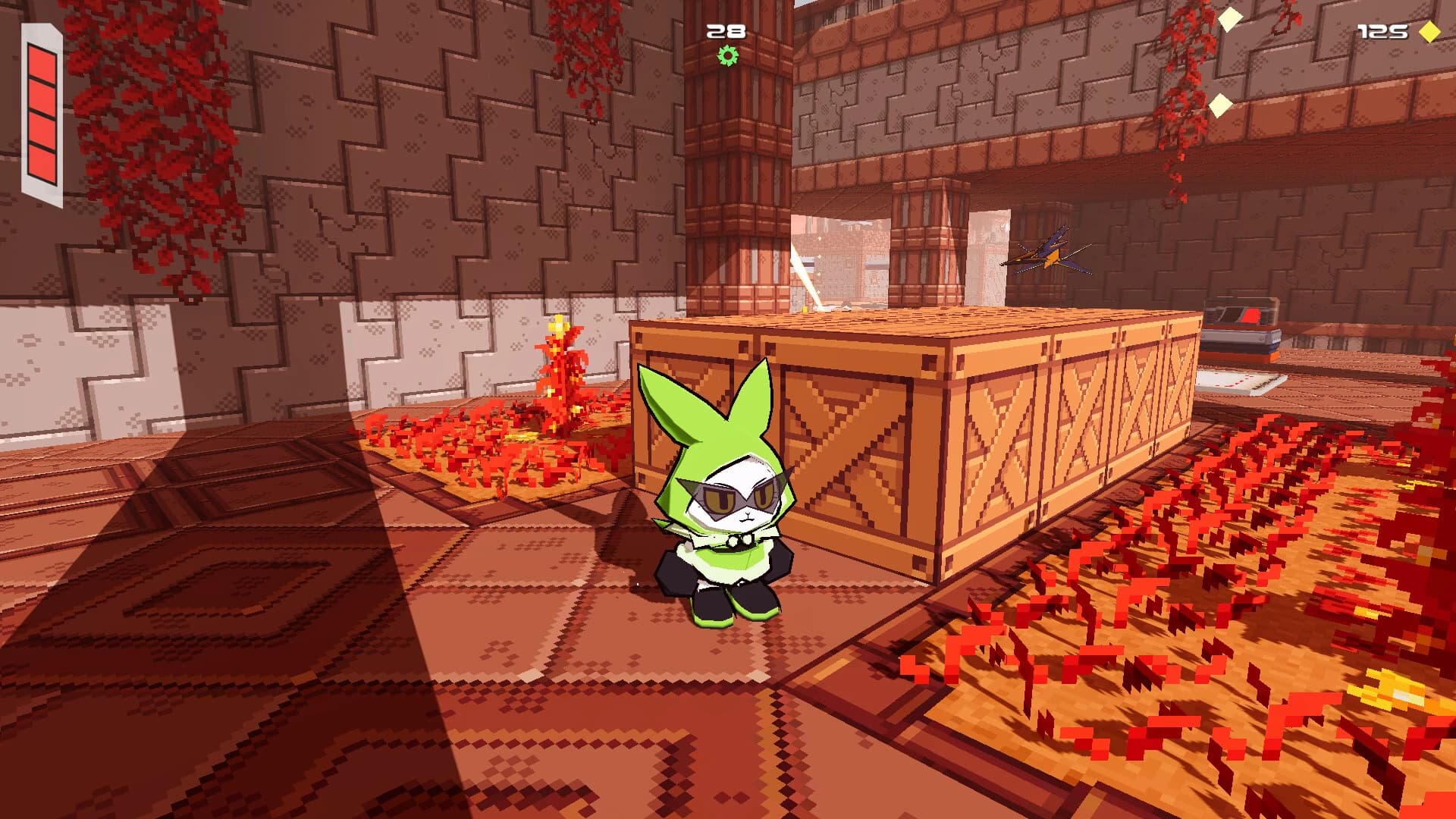Select the yellow diamond icon beside the 125 counter
The height and width of the screenshot is (819, 1456).
[x=1429, y=32]
